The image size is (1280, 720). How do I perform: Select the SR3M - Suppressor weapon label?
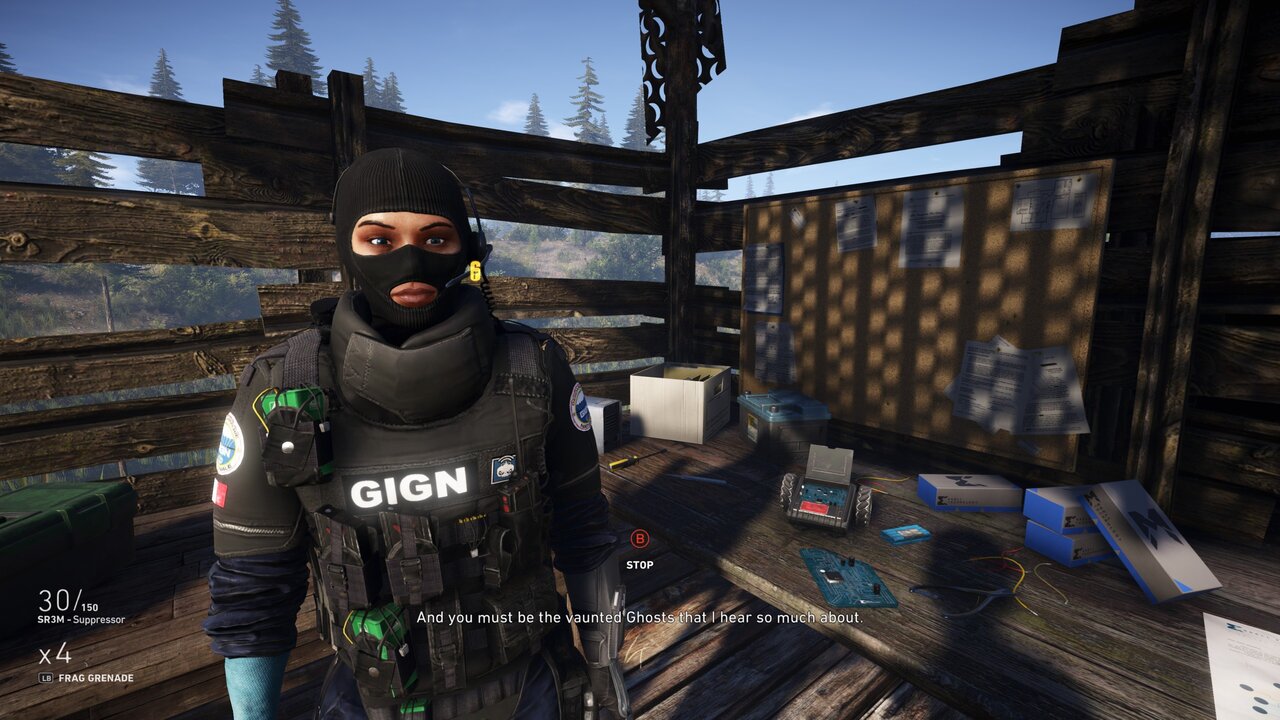[x=82, y=620]
